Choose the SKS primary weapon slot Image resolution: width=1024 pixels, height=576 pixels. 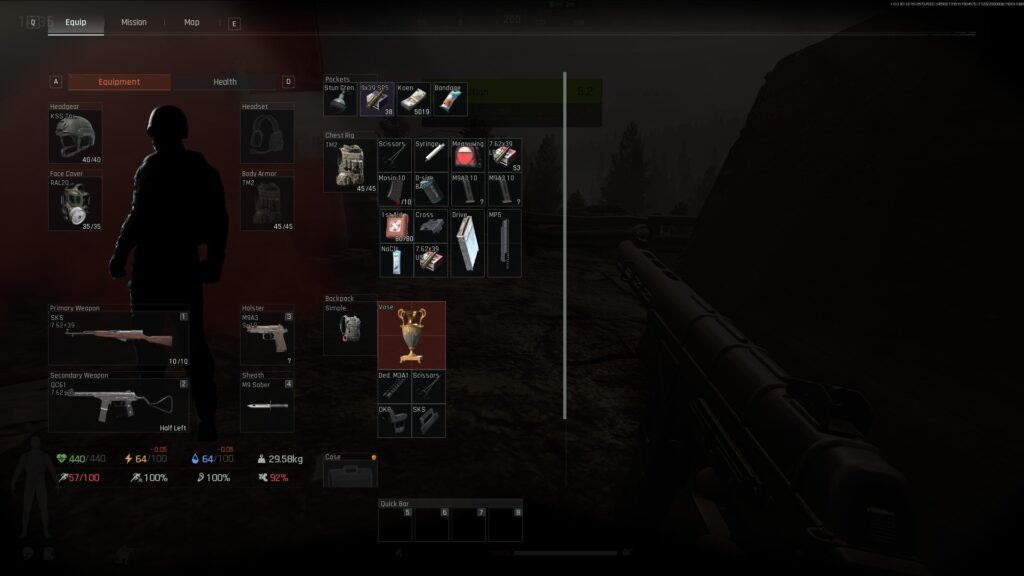click(x=118, y=339)
